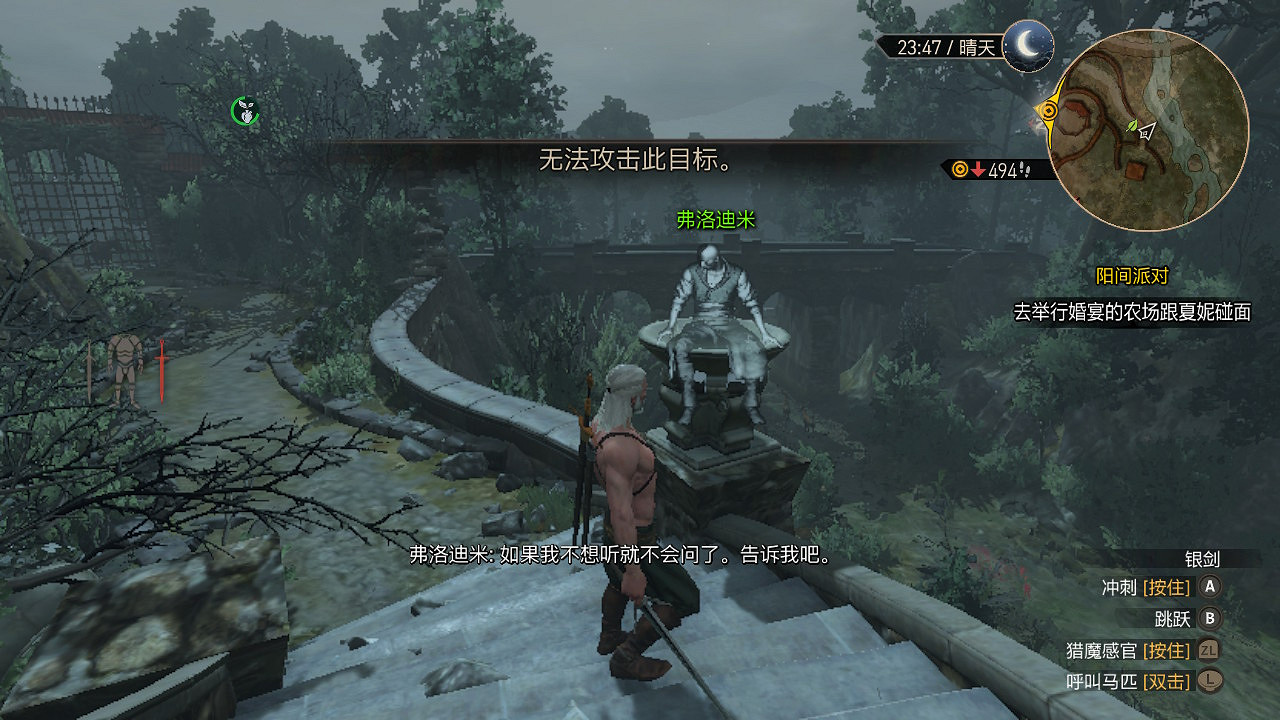Click the yellow quest marker on the minimap
Screen dimensions: 1280x720
tap(1048, 110)
